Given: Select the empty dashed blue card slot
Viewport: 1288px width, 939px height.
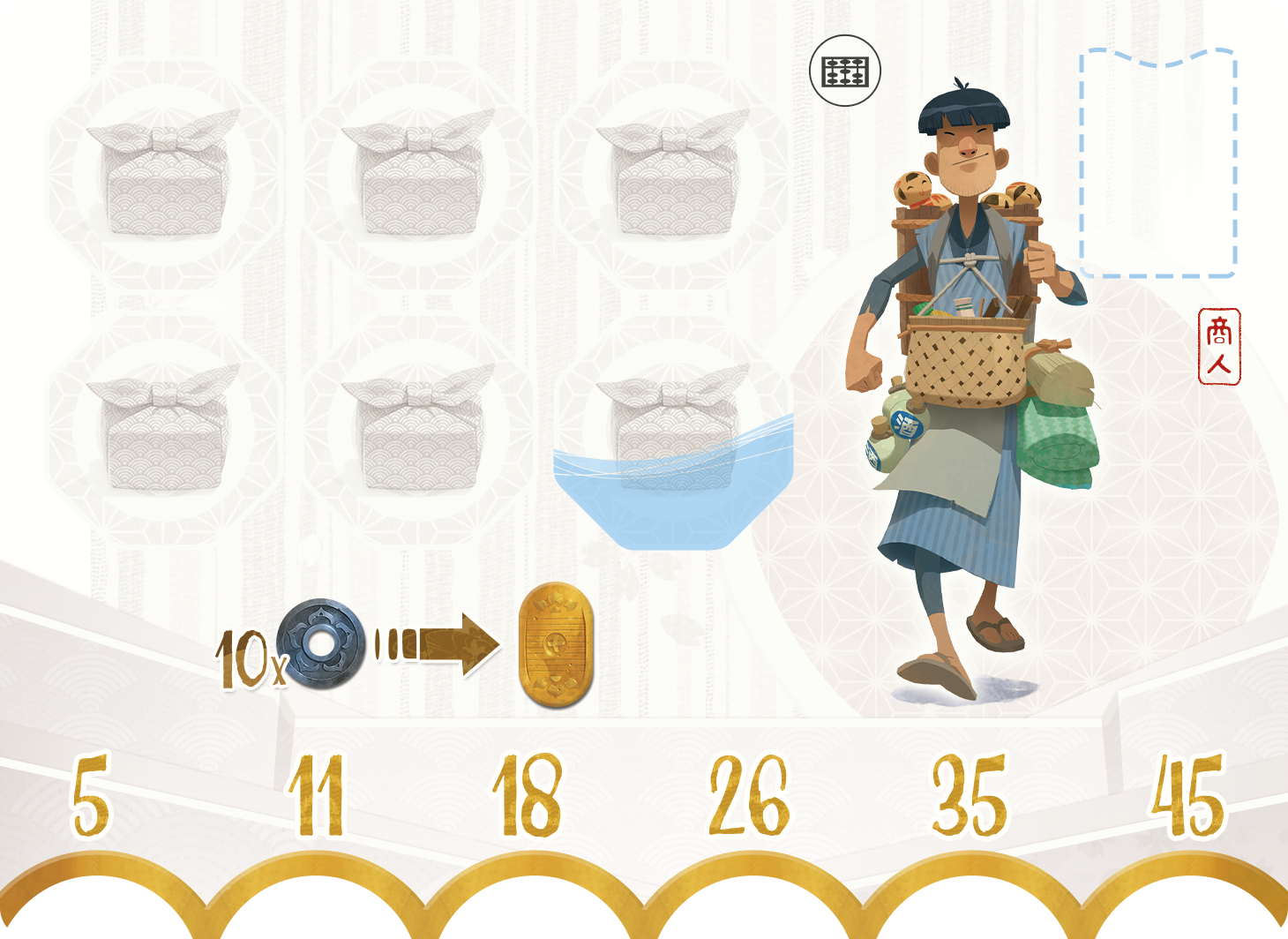Looking at the screenshot, I should (1157, 163).
